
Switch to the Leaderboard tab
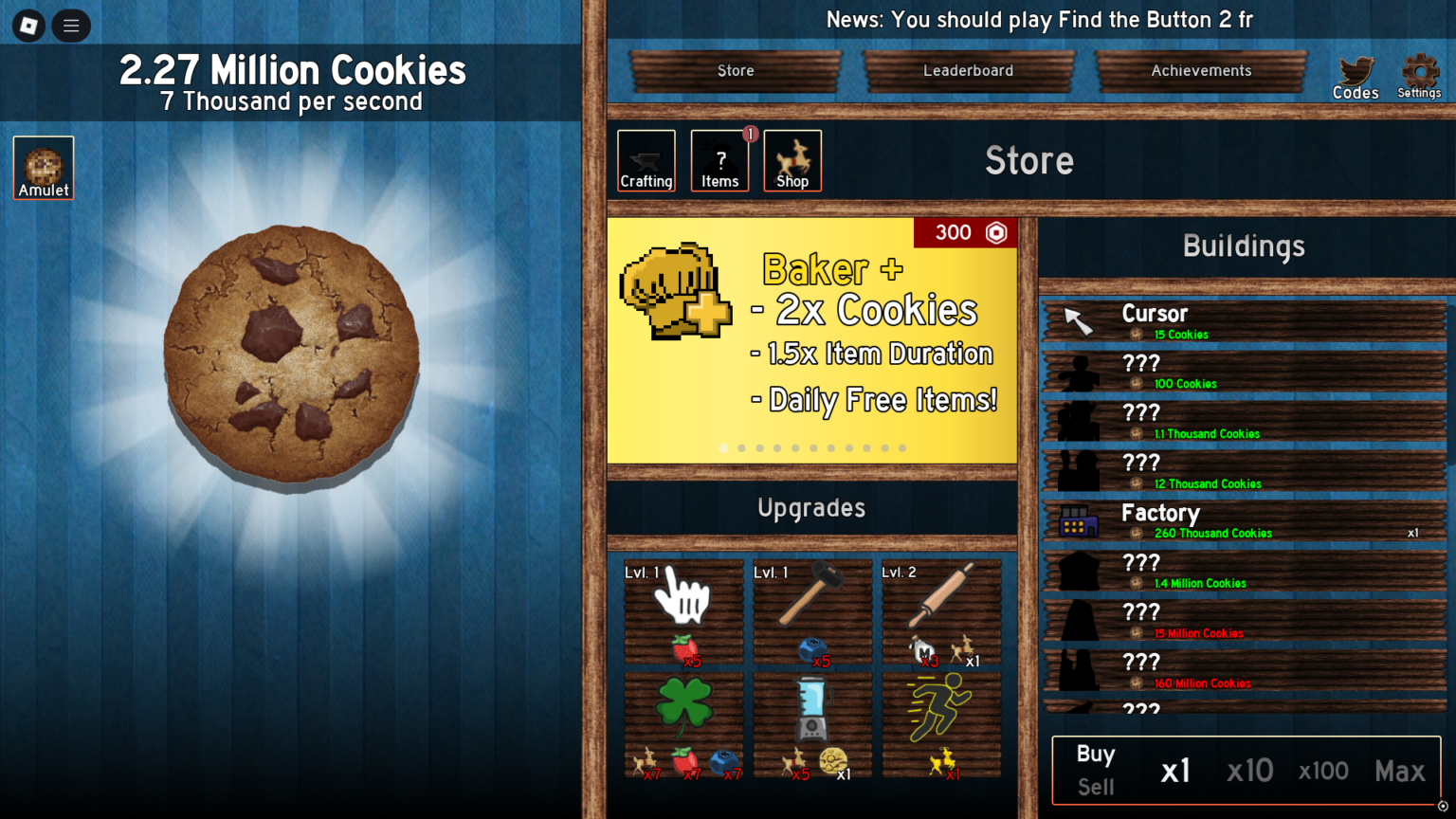click(x=969, y=70)
